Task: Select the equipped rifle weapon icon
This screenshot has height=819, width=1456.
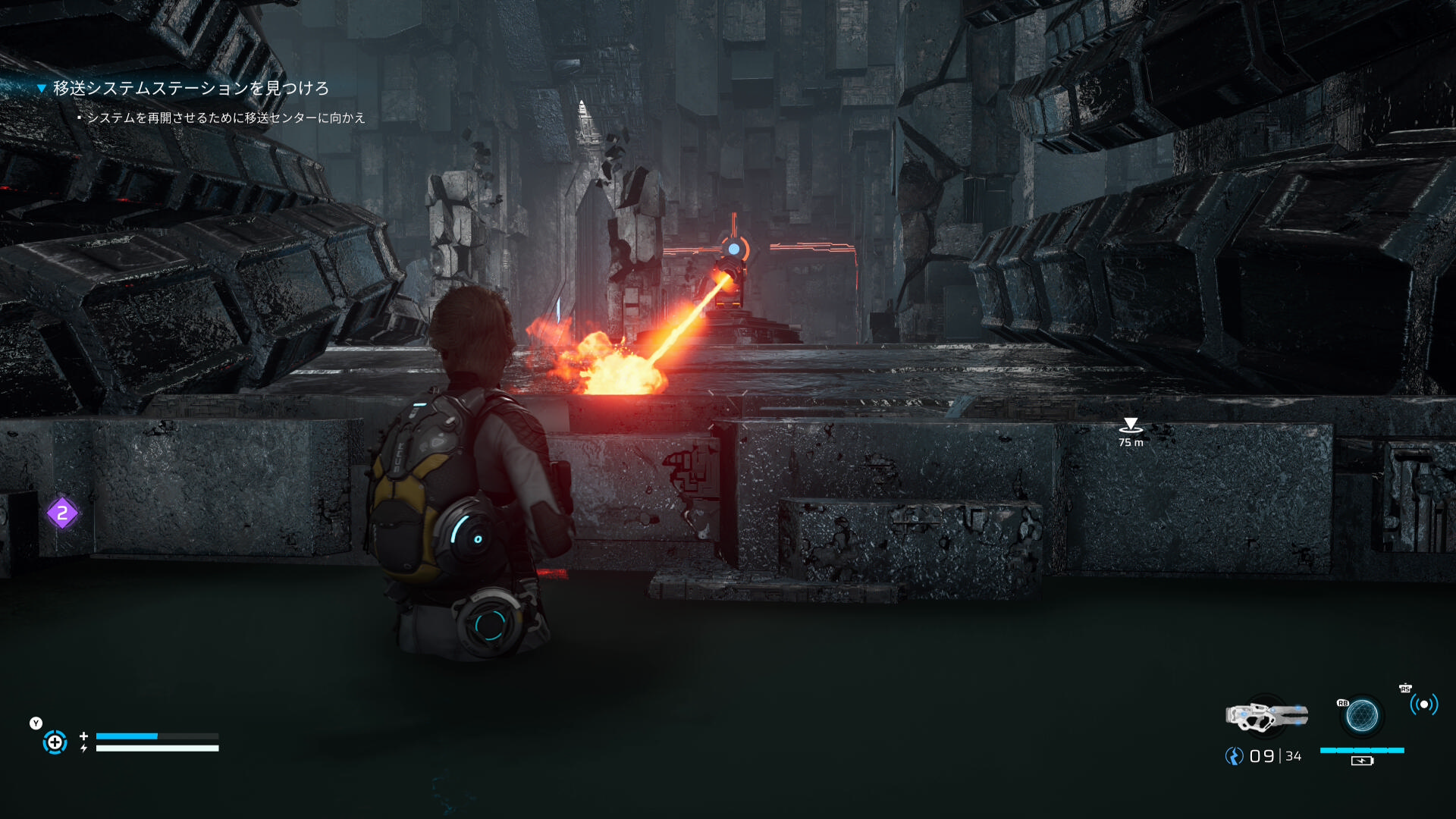Action: 1266,715
